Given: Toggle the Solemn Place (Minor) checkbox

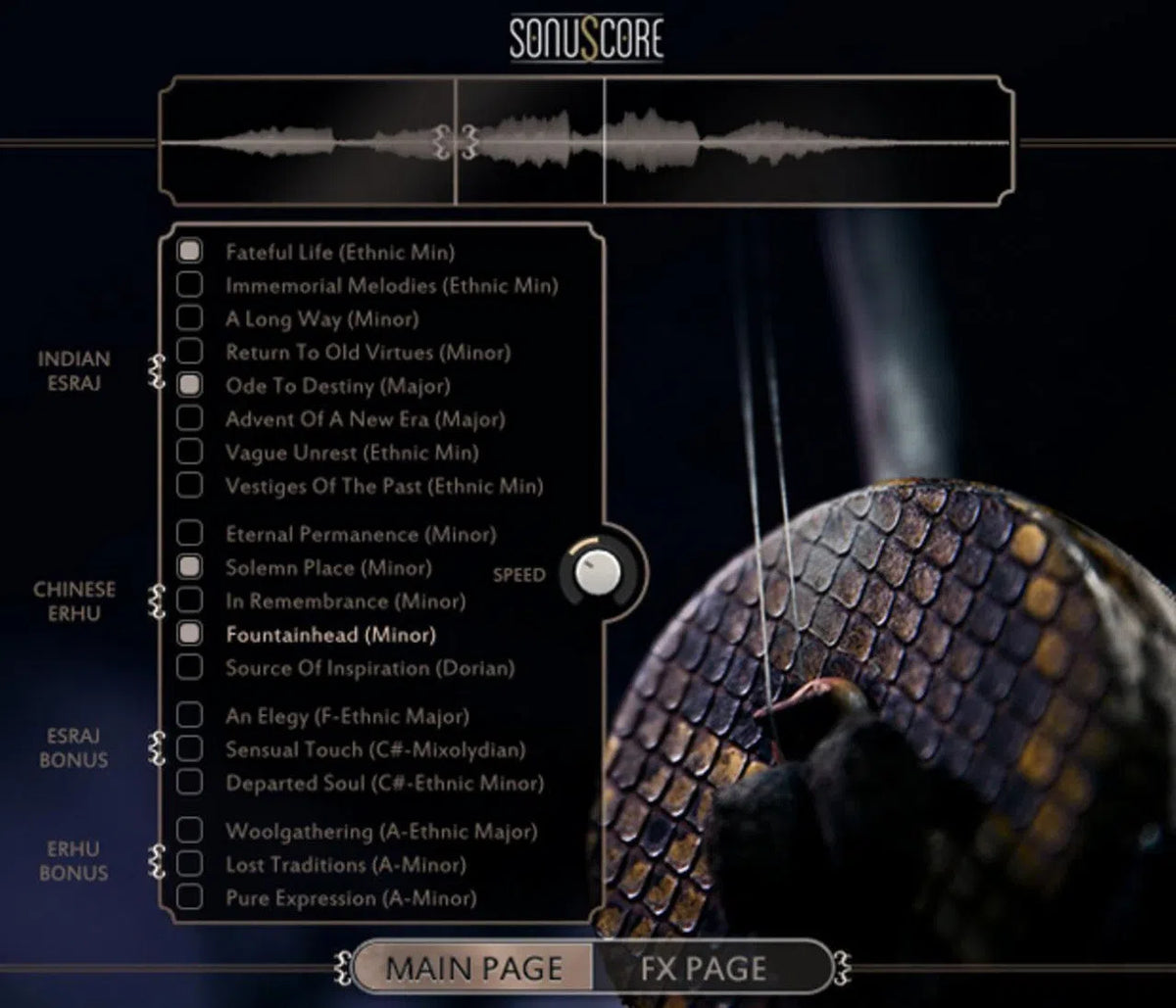Looking at the screenshot, I should click(x=189, y=567).
